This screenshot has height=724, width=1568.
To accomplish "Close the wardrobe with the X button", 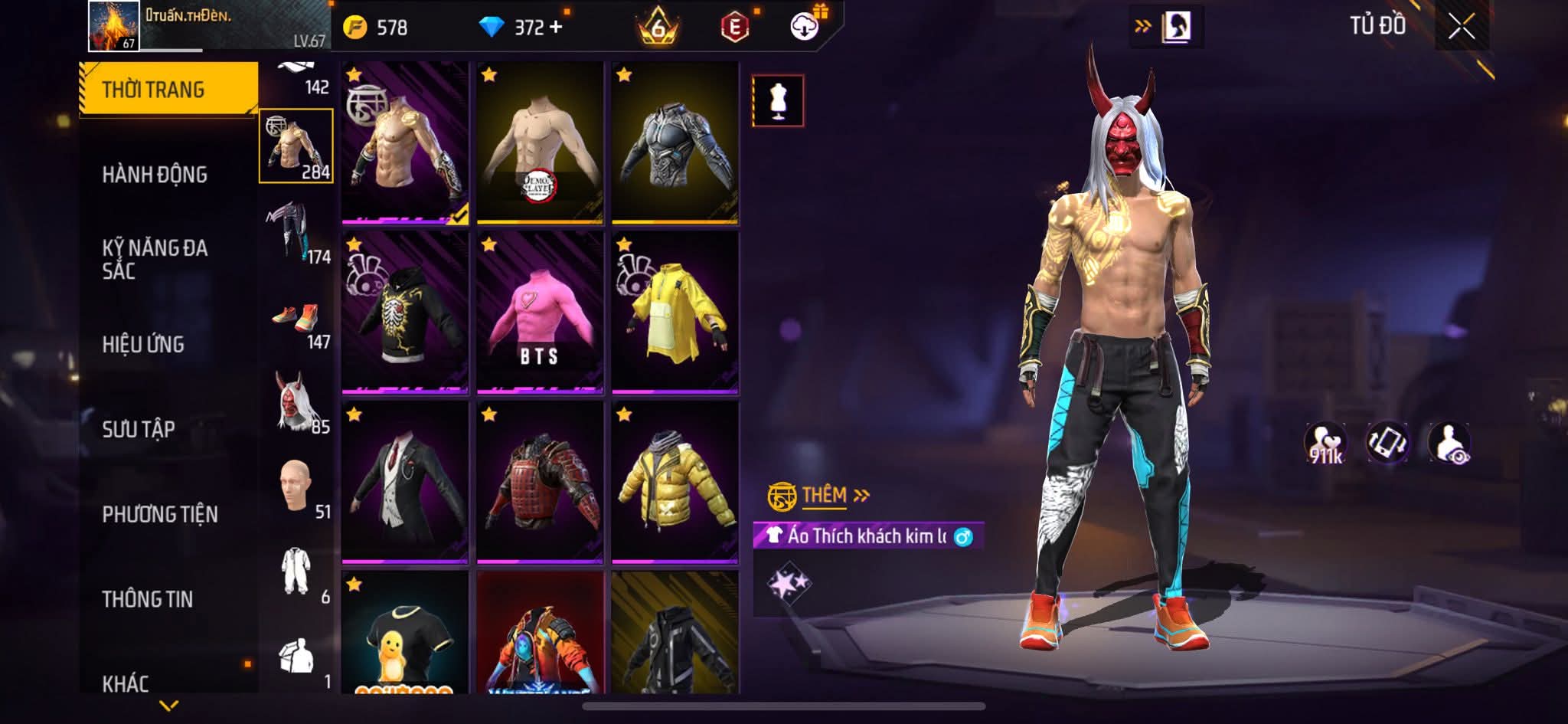I will 1461,28.
